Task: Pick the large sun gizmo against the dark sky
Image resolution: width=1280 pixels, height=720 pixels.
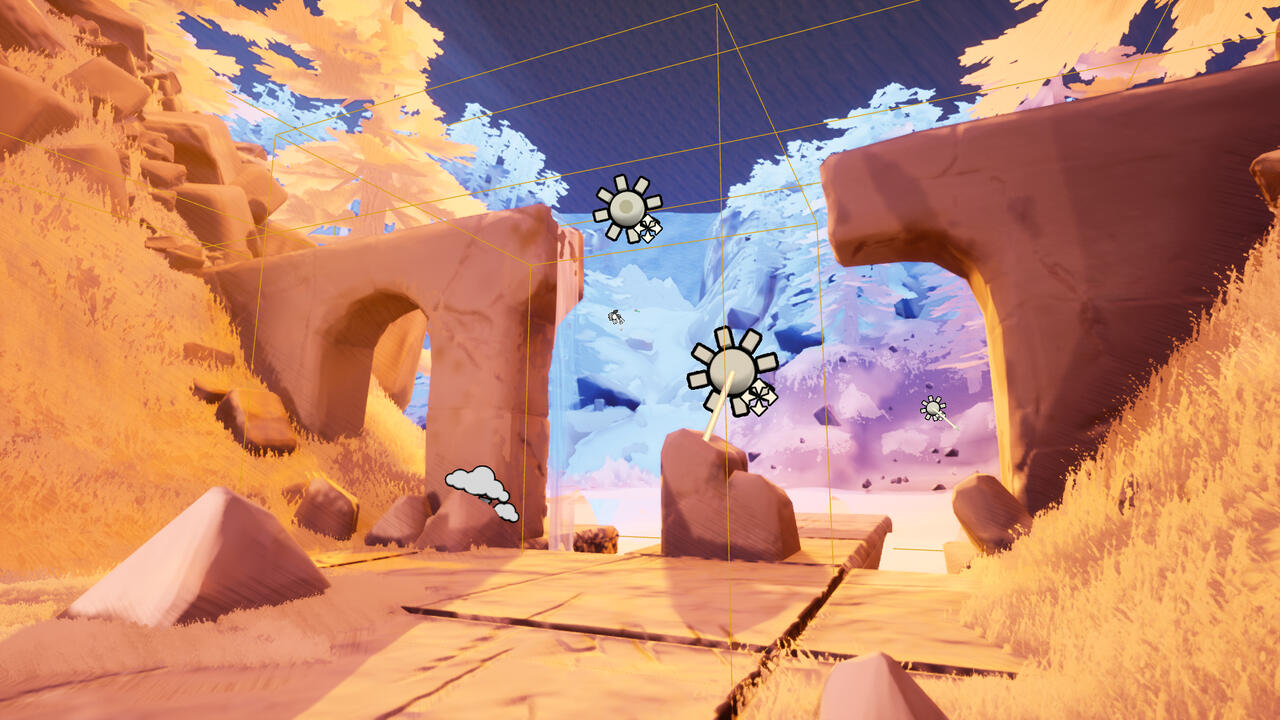Action: (626, 208)
